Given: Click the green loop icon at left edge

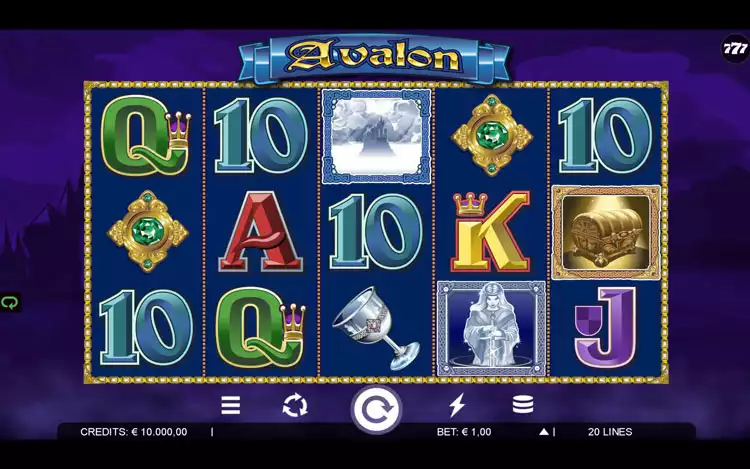Looking at the screenshot, I should (10, 302).
